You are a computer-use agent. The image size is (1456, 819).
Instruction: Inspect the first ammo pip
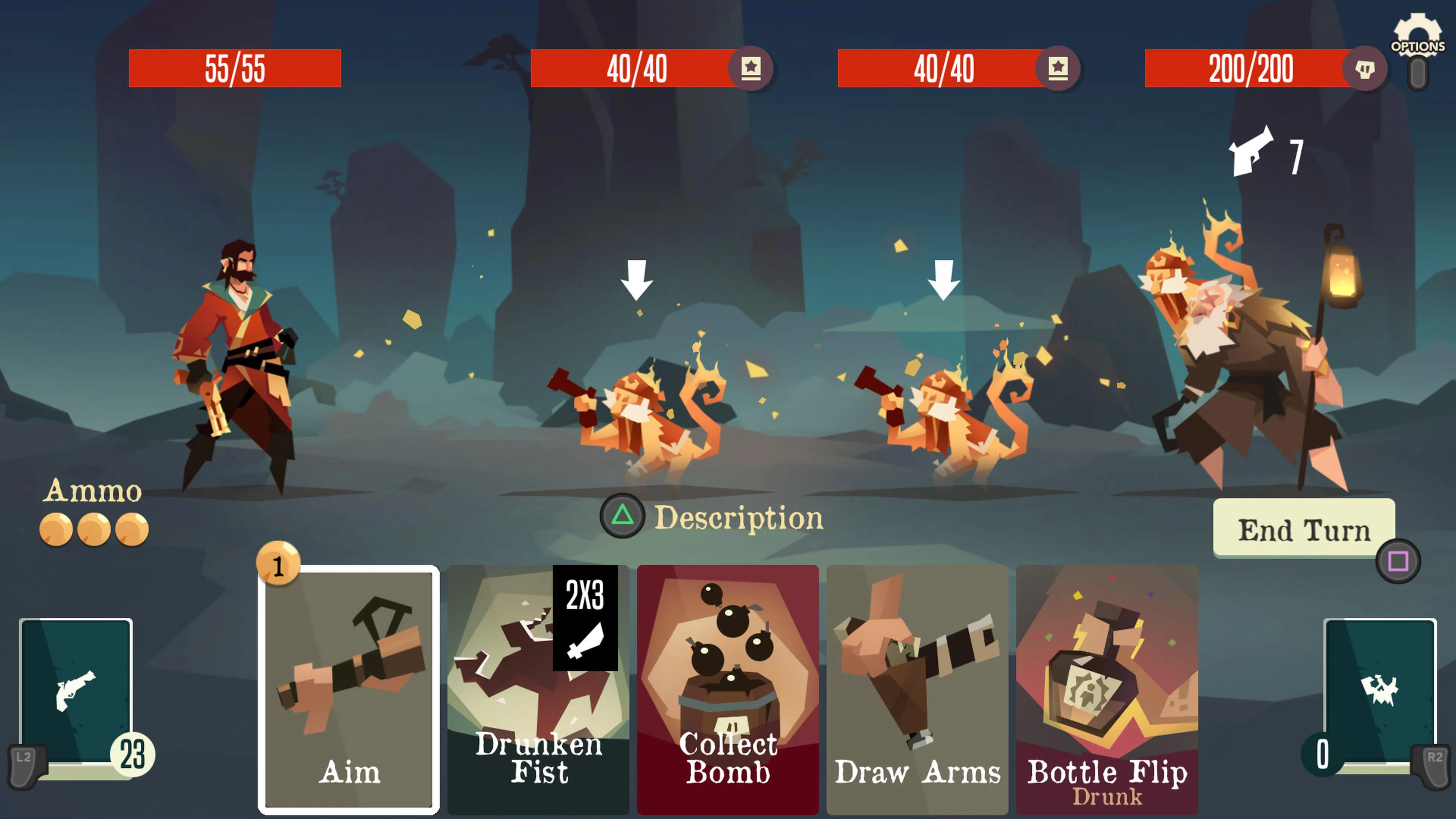[x=55, y=530]
